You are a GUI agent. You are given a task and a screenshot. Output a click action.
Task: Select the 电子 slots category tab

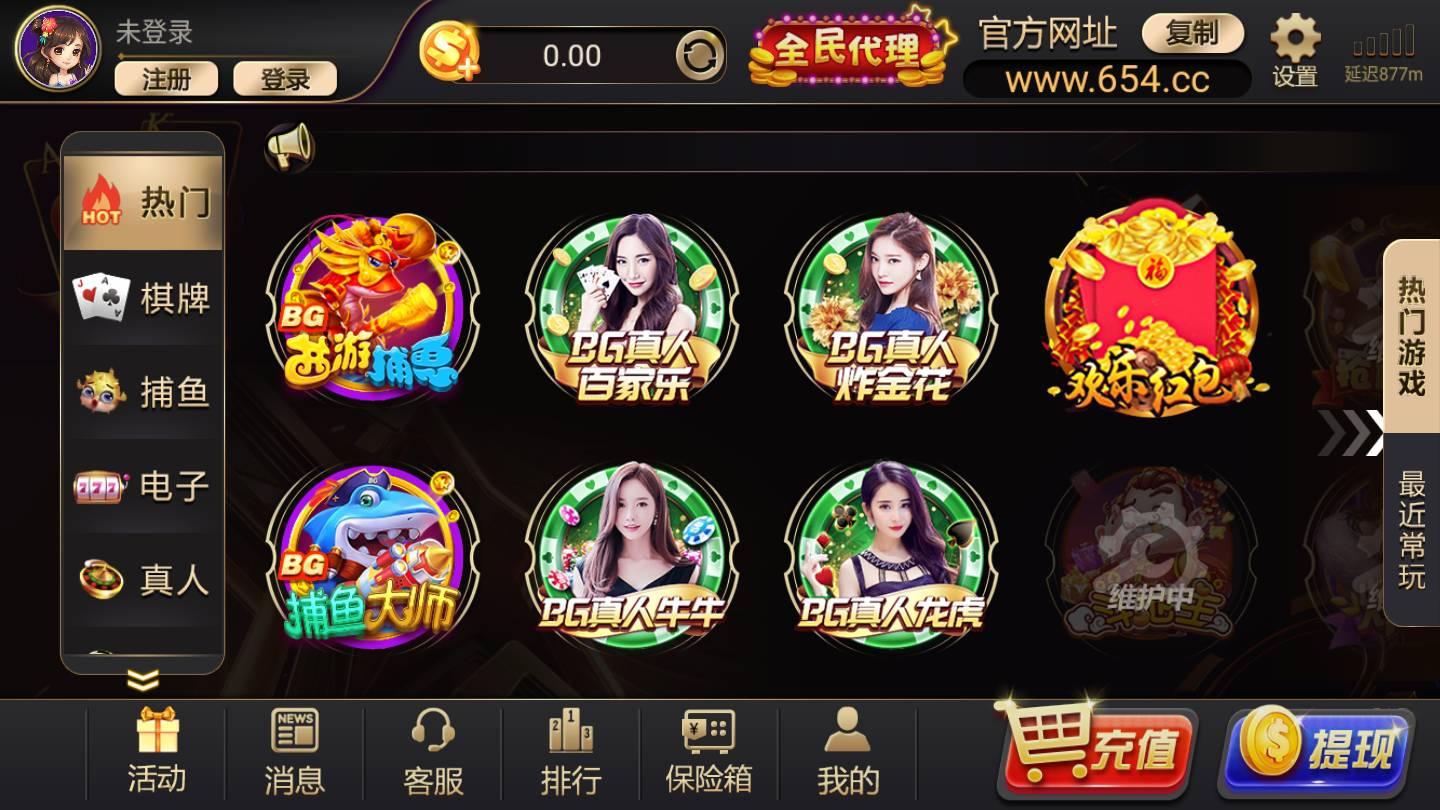point(142,487)
